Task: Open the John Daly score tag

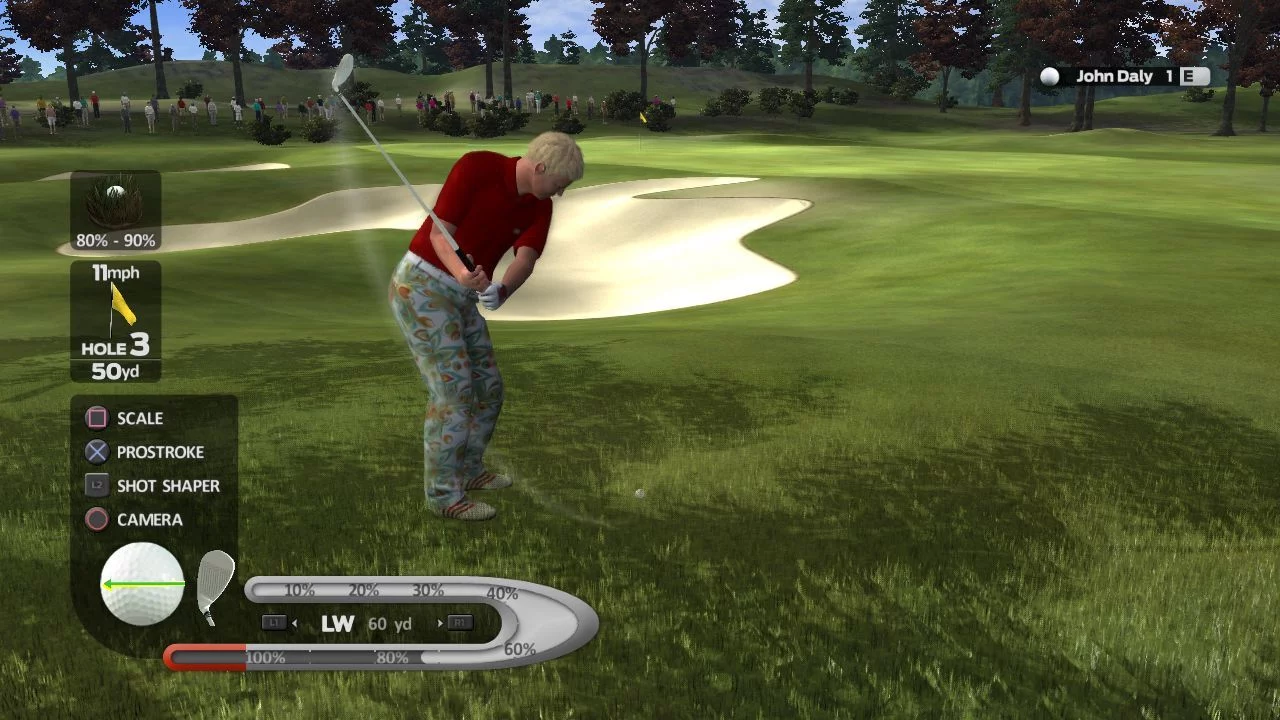Action: (x=1124, y=76)
